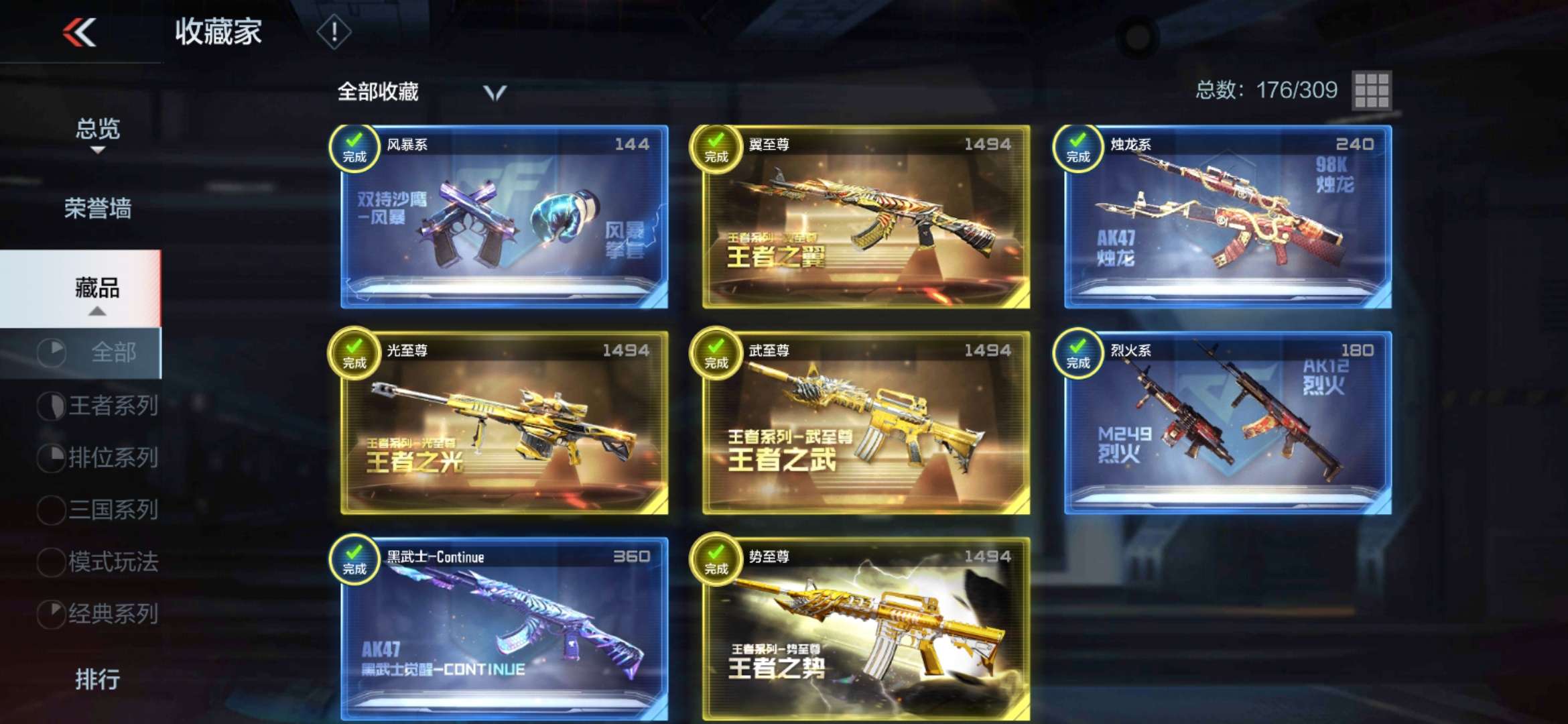Click the progress pie icon beside 经典系列

(x=52, y=611)
